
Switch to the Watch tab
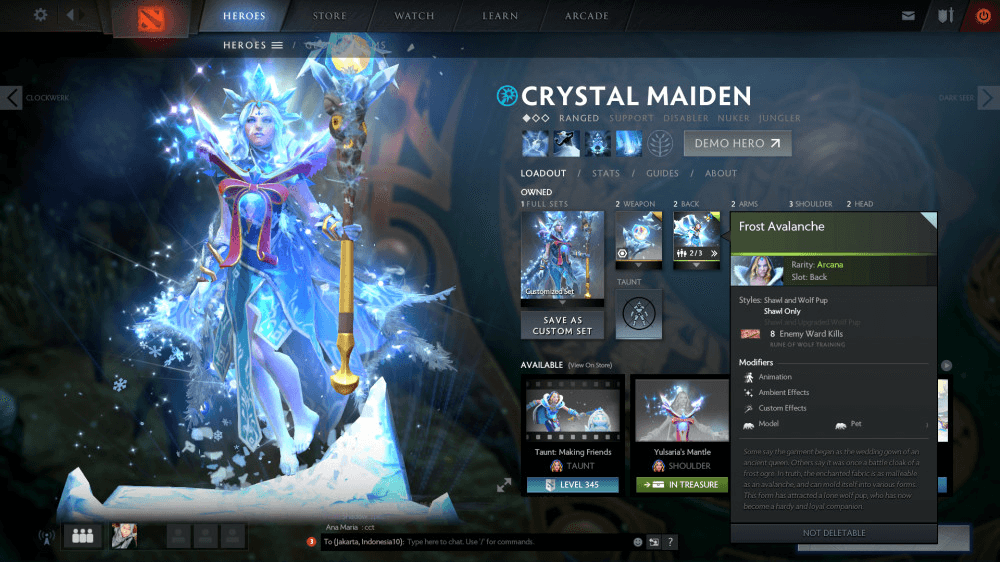point(414,16)
